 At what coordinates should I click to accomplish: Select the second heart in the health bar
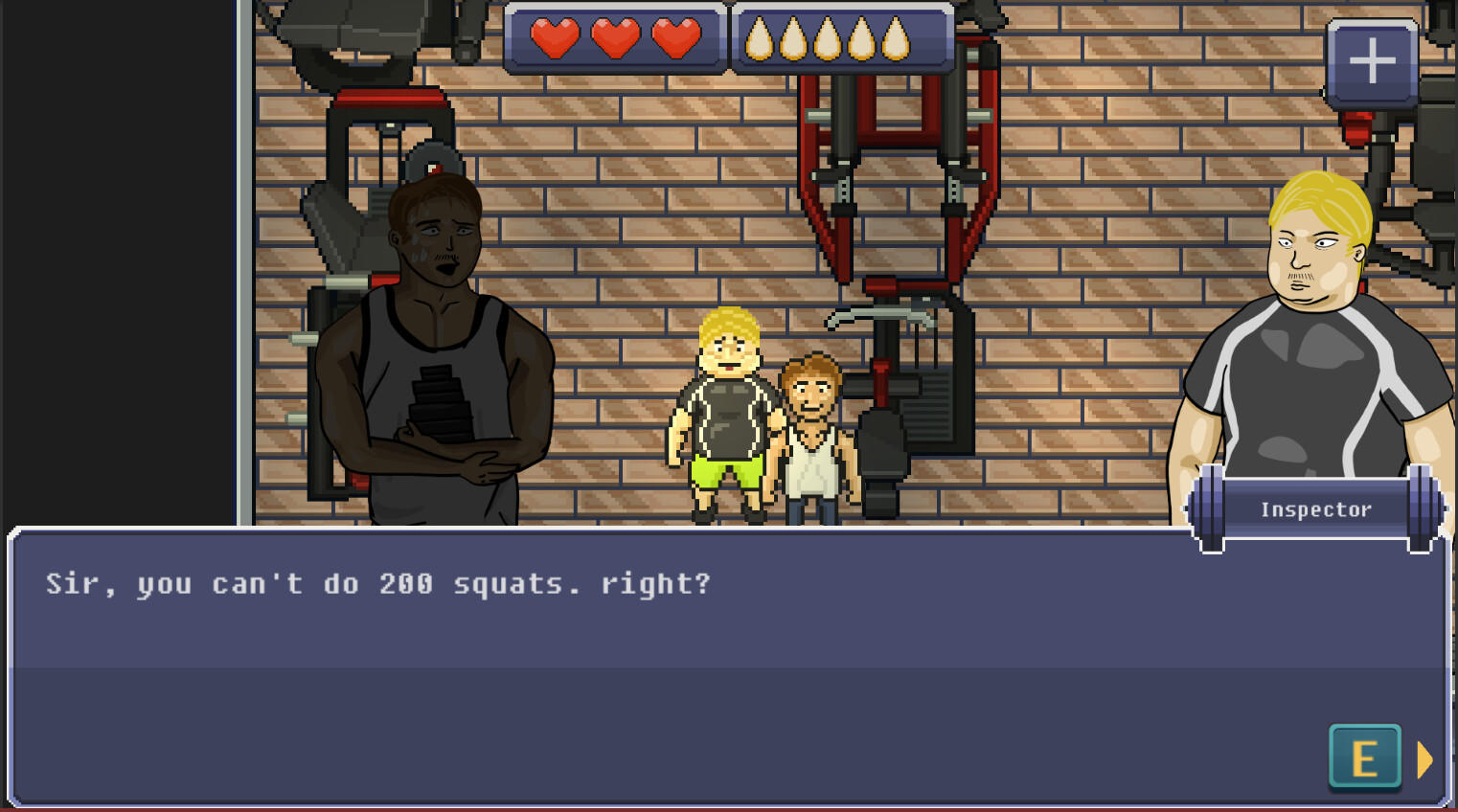(618, 40)
